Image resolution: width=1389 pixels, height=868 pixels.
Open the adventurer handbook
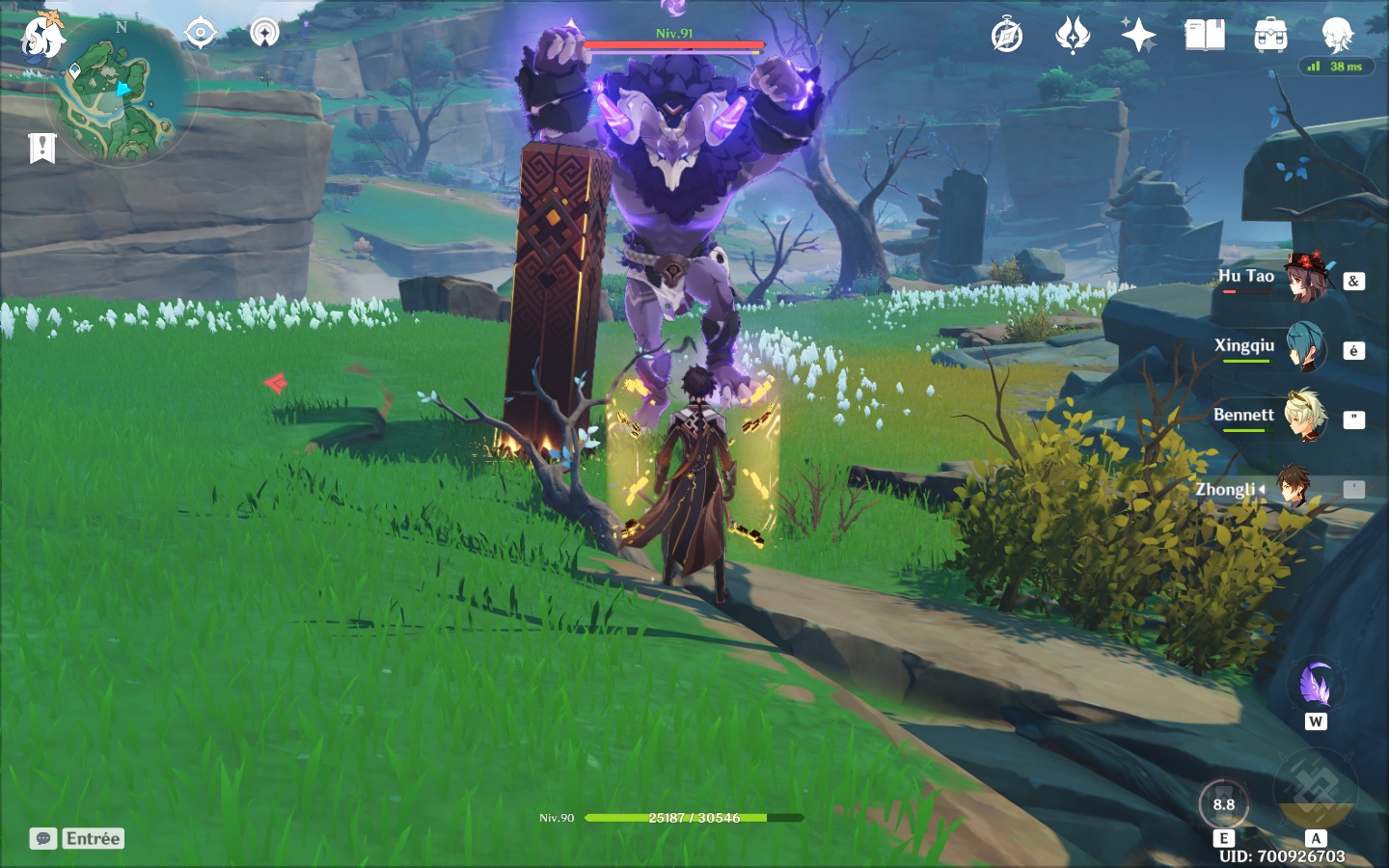tap(1205, 37)
